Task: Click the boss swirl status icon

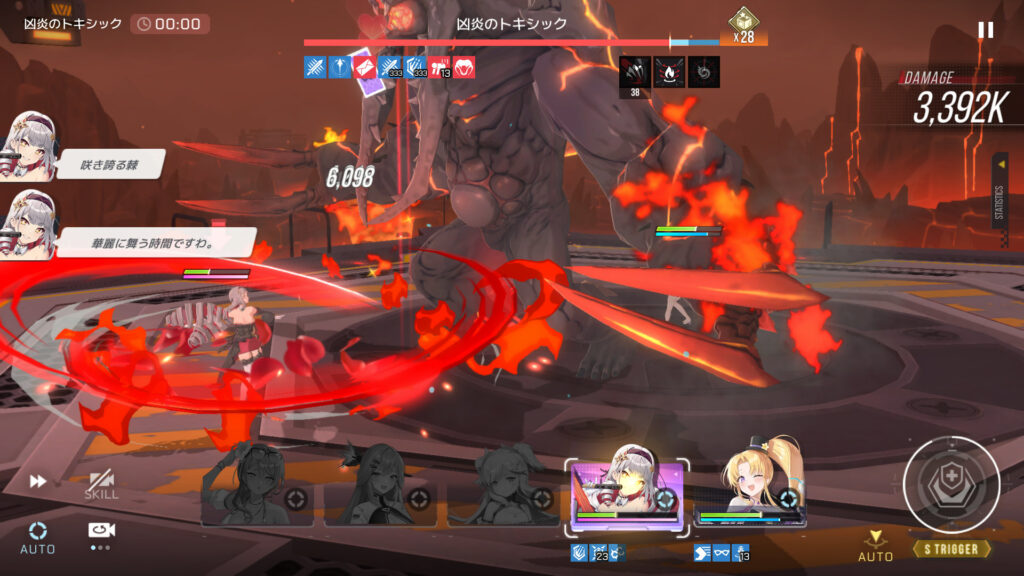Action: (x=703, y=71)
